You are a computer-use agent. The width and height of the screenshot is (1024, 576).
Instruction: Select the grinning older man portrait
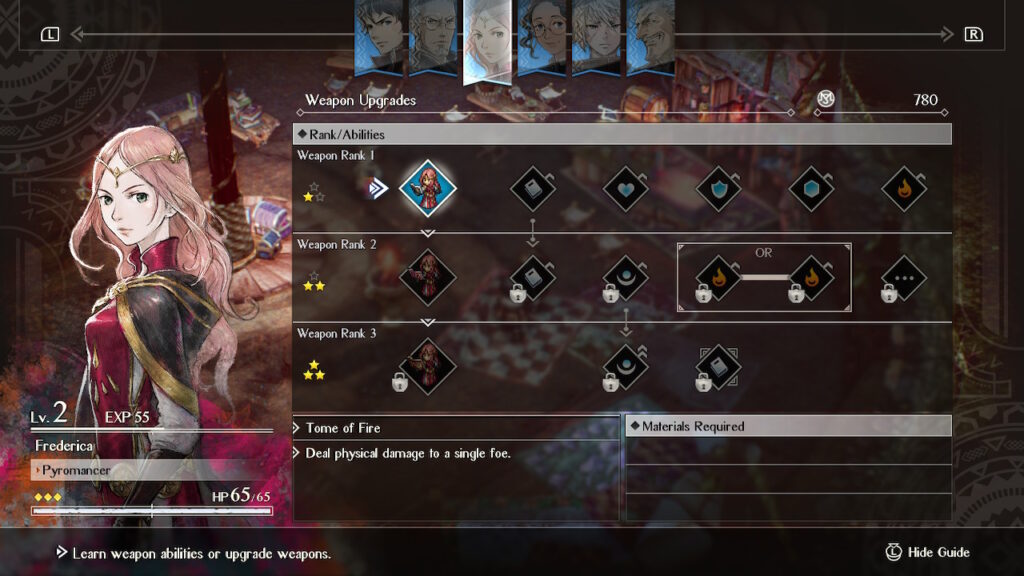tap(650, 38)
